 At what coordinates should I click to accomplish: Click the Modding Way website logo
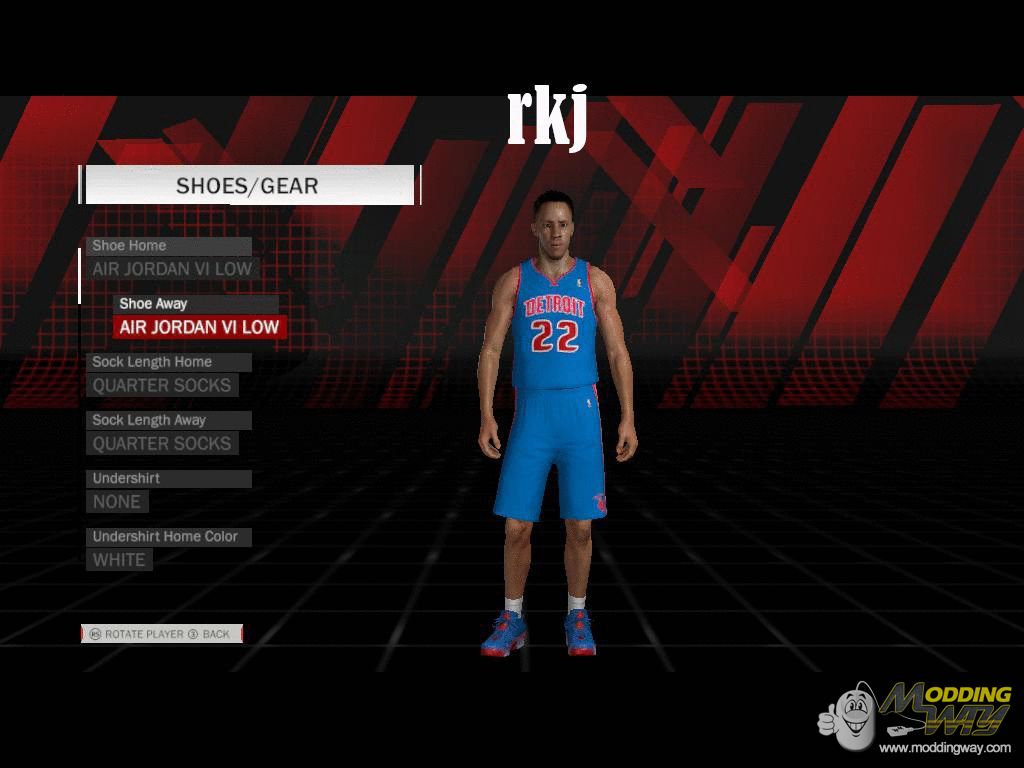(915, 715)
